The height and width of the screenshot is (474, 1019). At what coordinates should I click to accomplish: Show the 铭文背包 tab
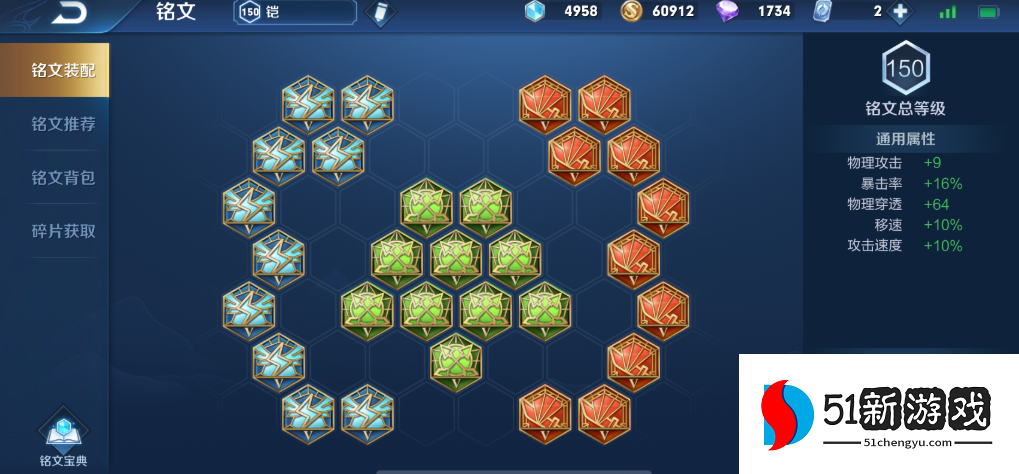63,178
